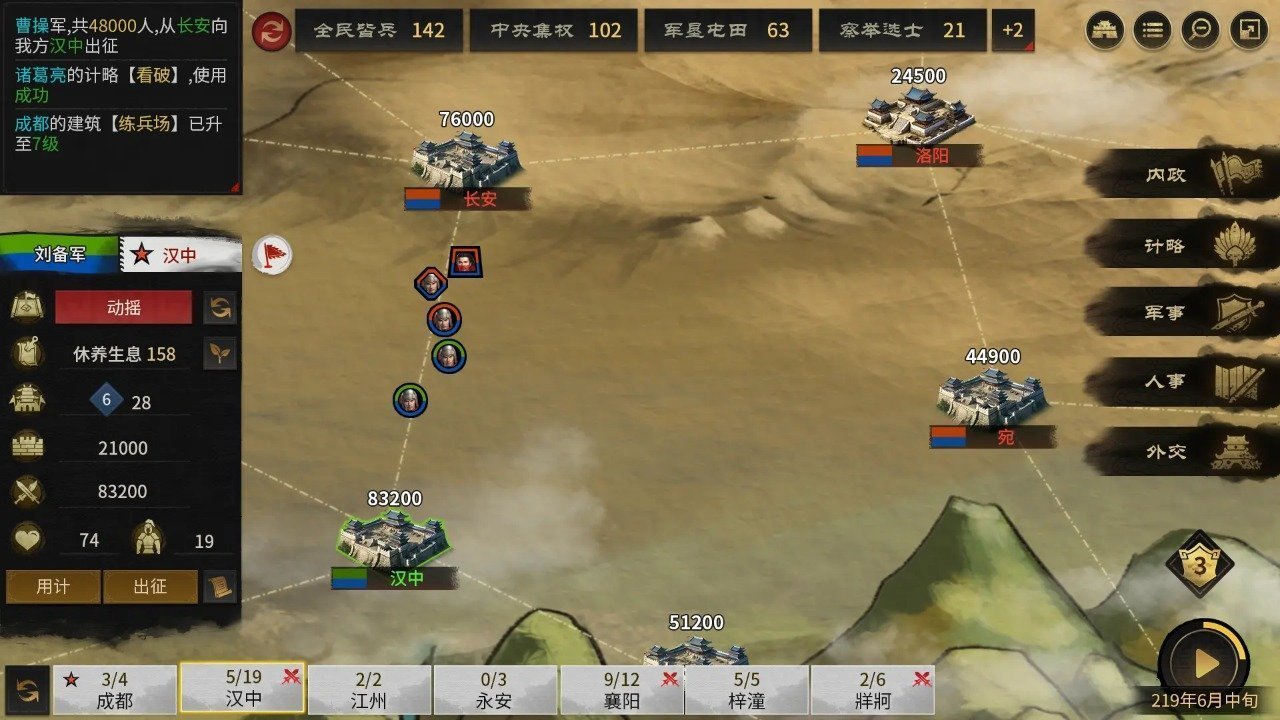Choose the 襄阳 city tab
This screenshot has height=720, width=1280.
coord(621,690)
